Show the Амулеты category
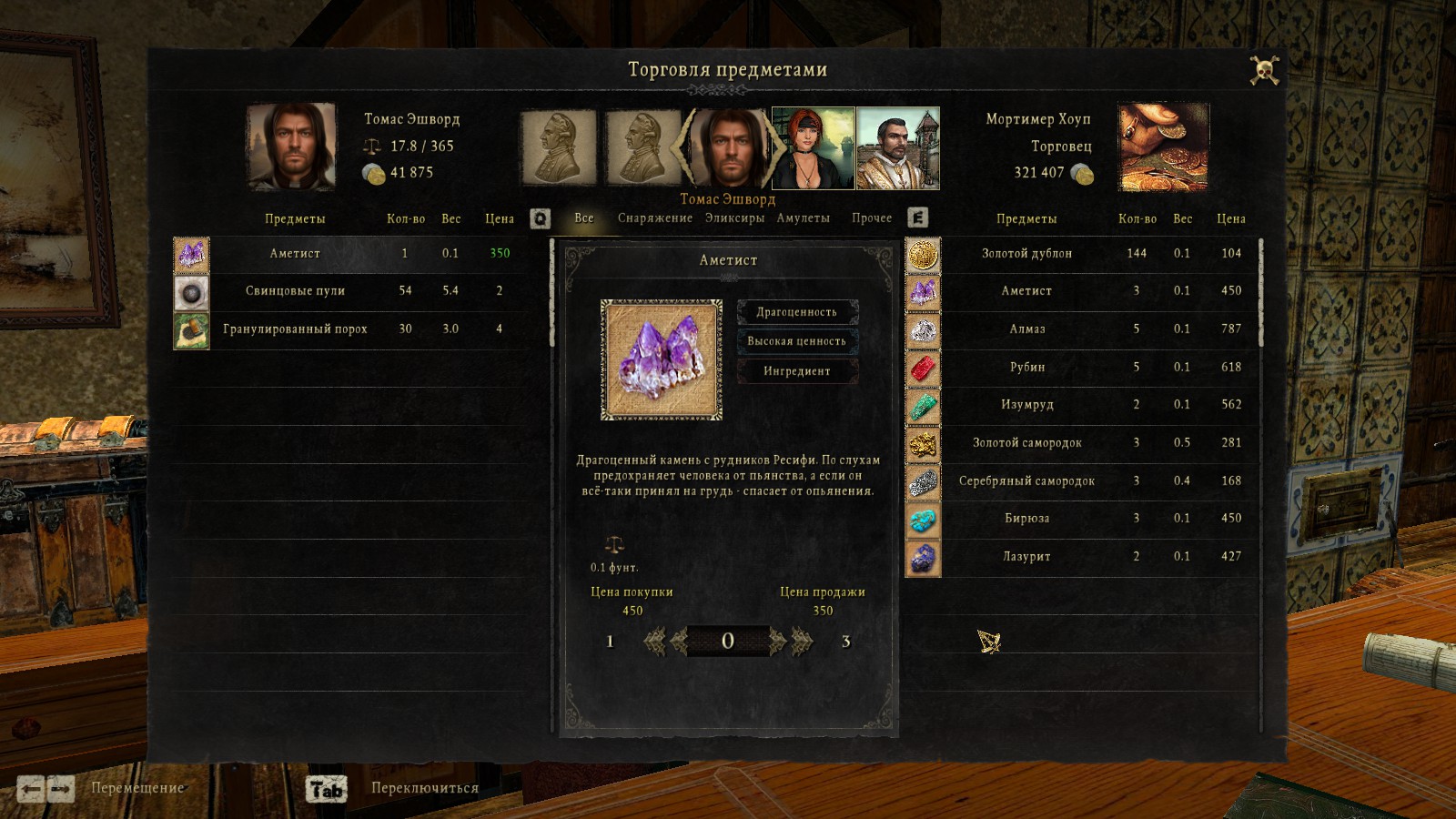Image resolution: width=1456 pixels, height=819 pixels. click(803, 218)
